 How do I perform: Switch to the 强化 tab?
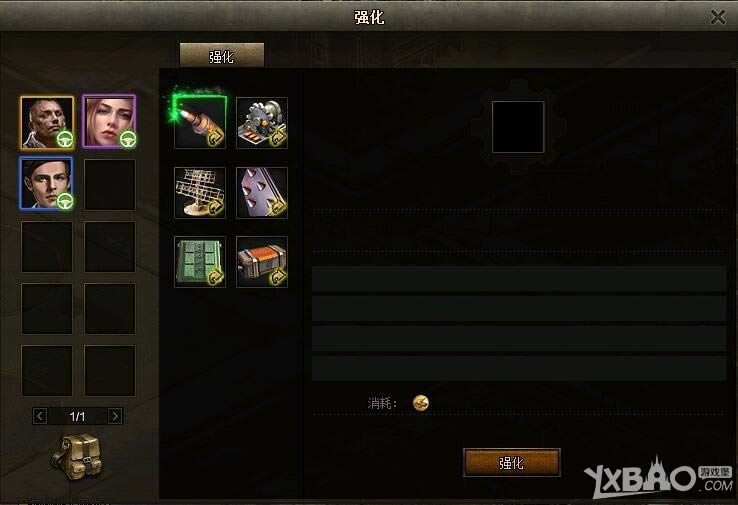click(x=221, y=56)
